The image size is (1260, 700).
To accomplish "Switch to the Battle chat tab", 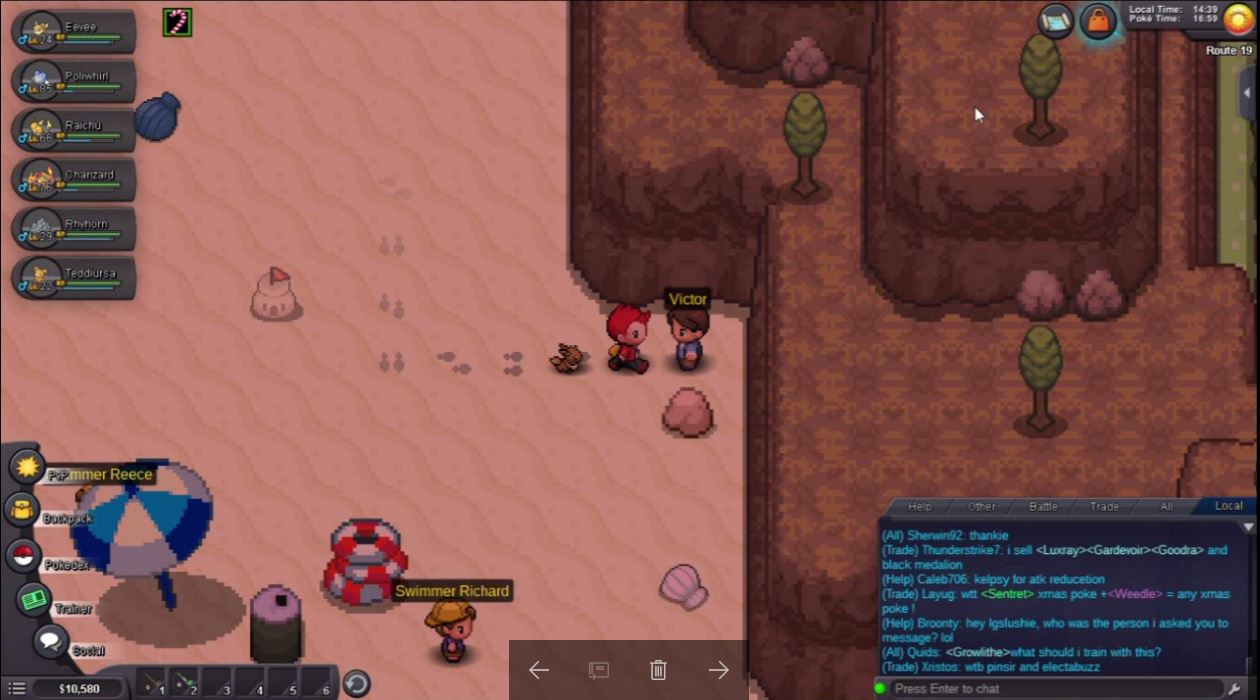I will tap(1043, 507).
